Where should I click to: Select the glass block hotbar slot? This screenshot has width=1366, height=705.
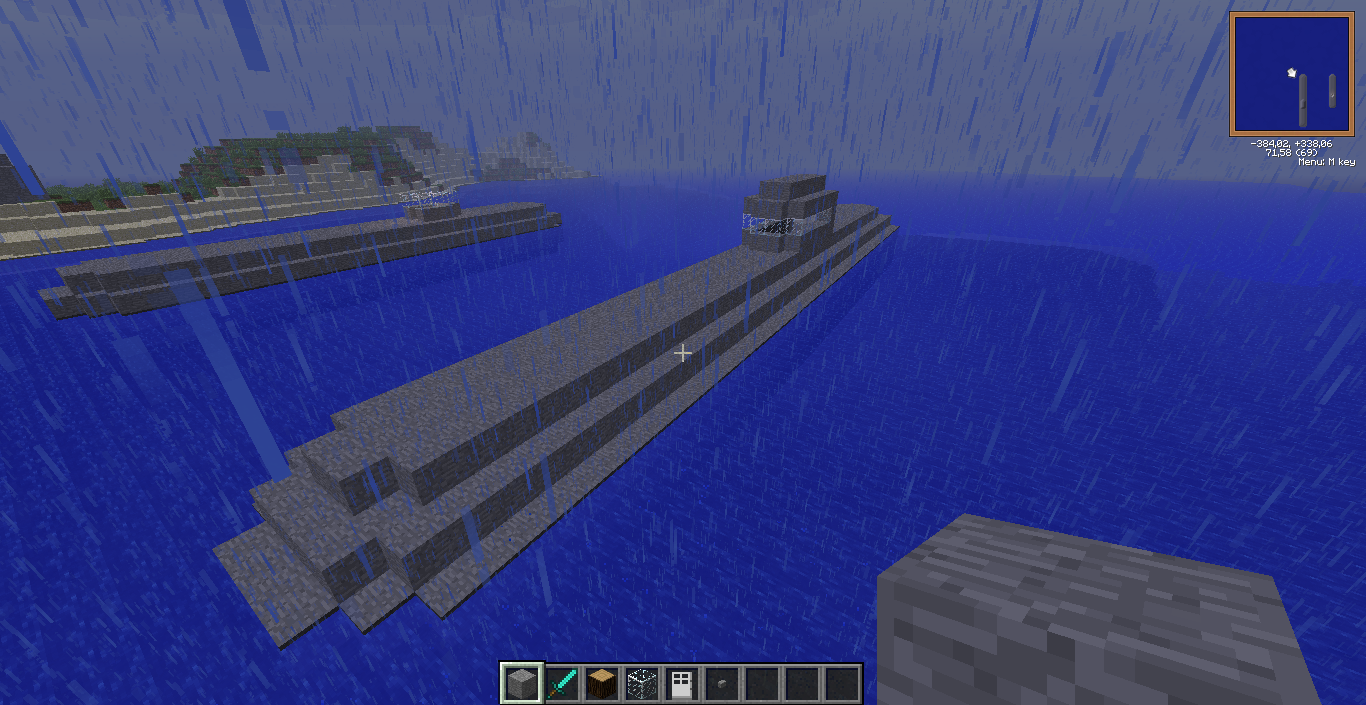coord(641,683)
